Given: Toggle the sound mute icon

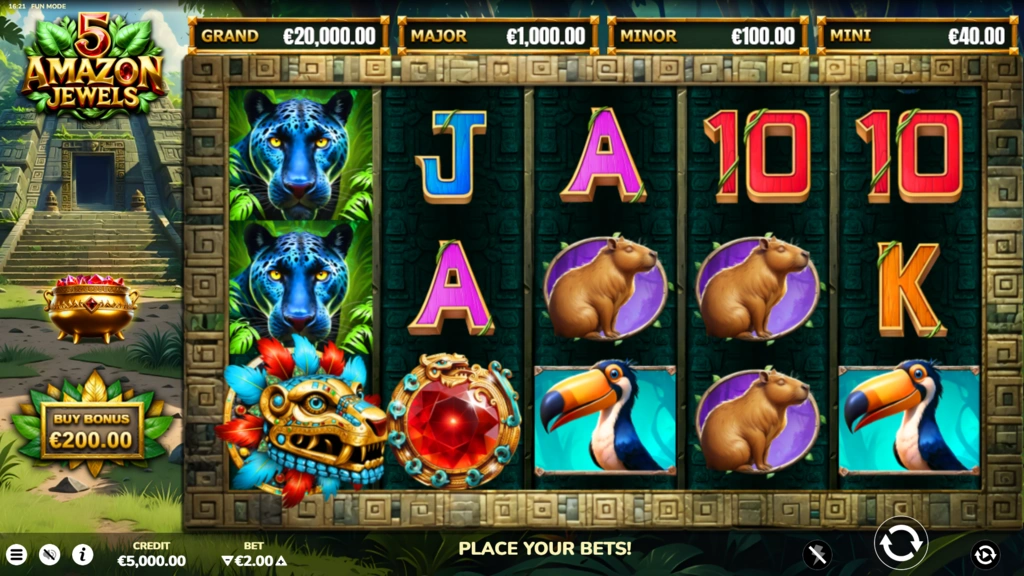Looking at the screenshot, I should 49,554.
